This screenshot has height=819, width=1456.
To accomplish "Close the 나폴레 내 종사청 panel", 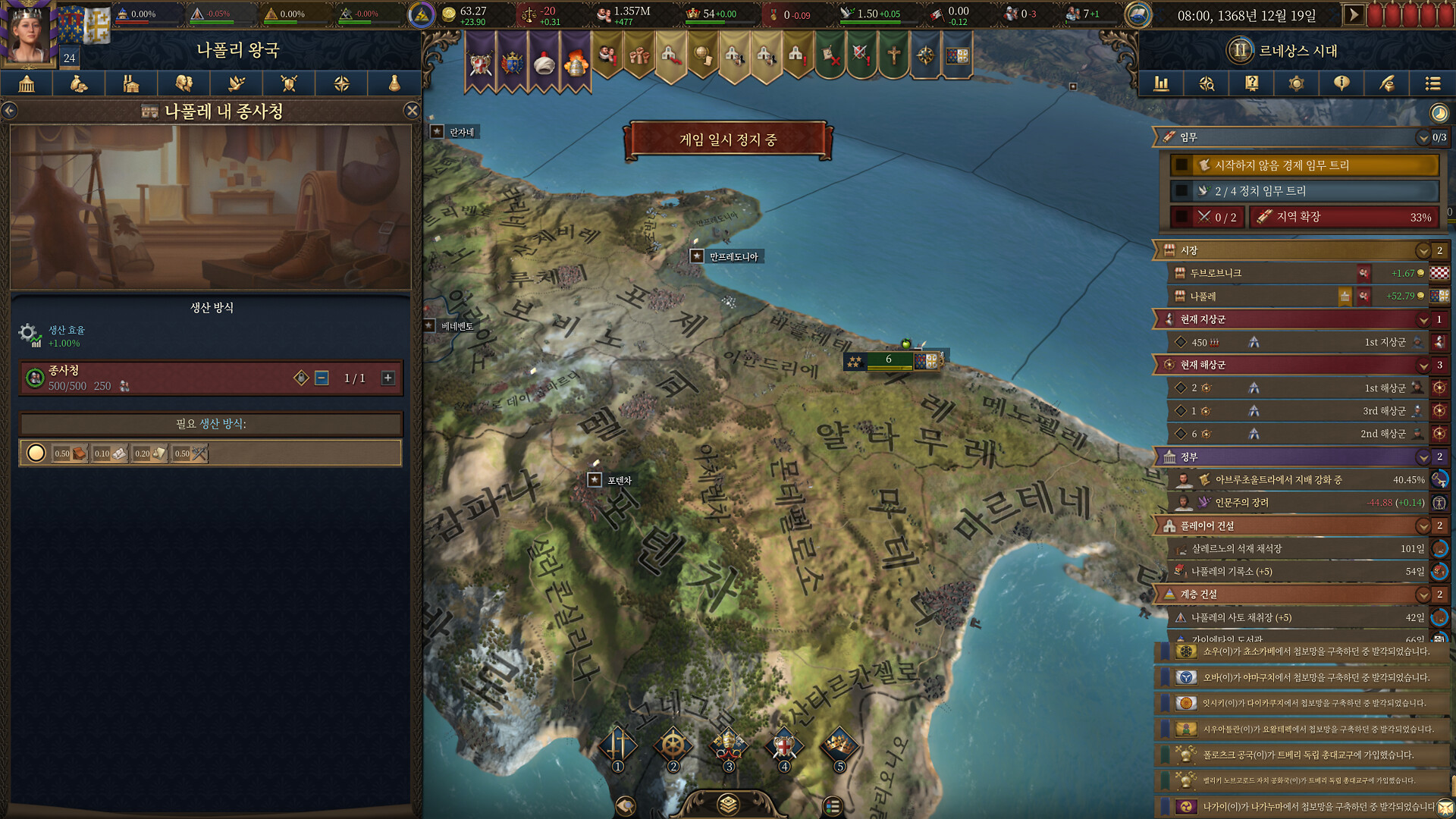I will click(412, 111).
